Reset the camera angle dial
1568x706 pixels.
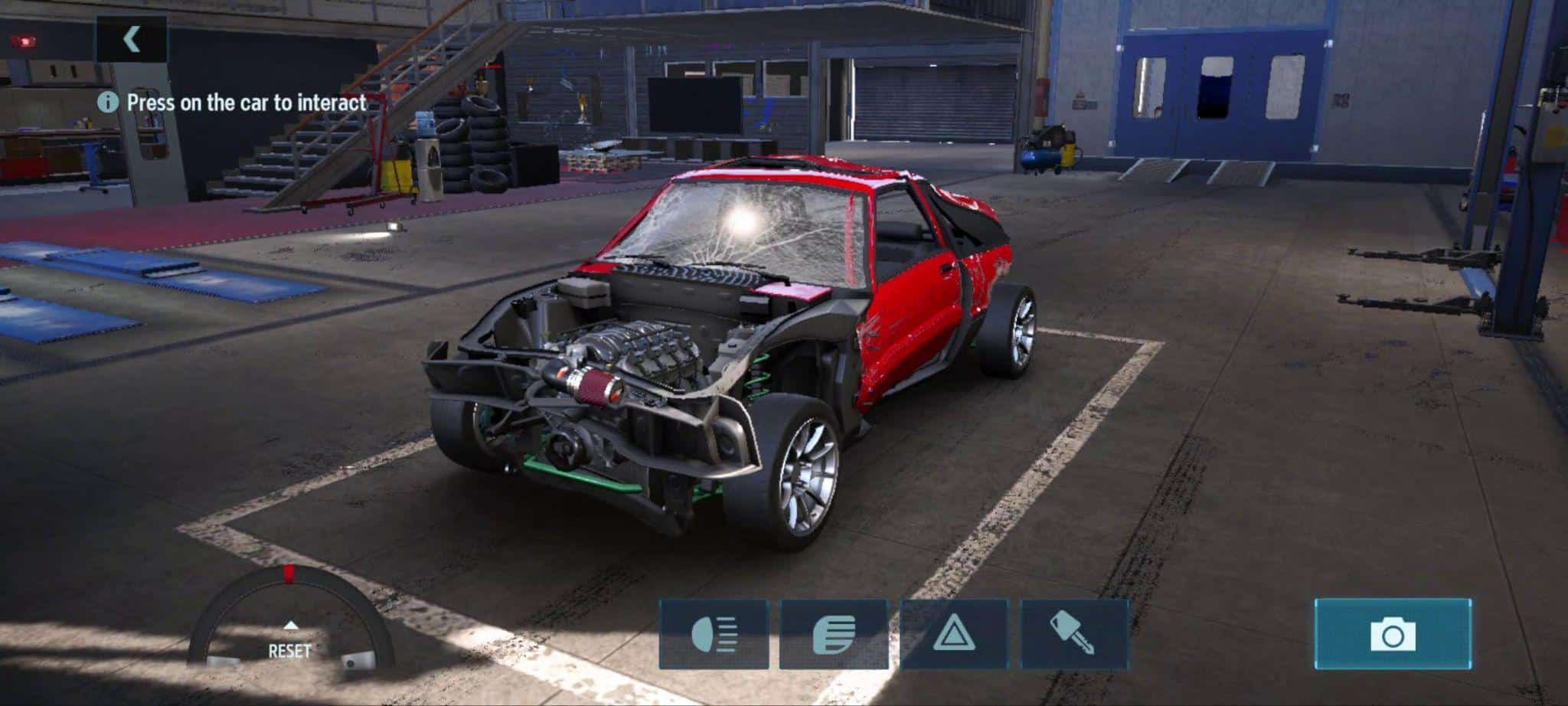pos(289,643)
